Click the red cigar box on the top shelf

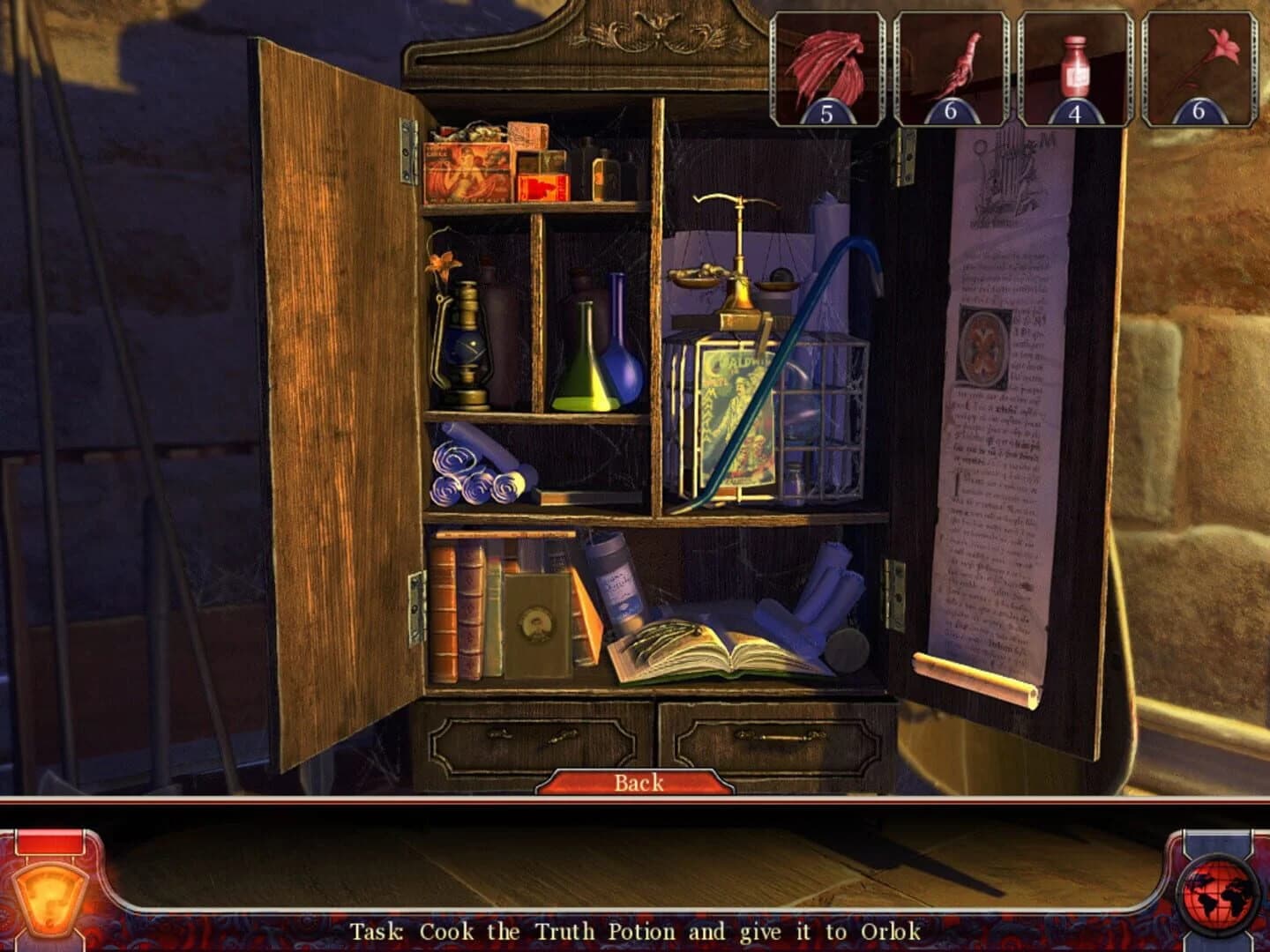(467, 167)
